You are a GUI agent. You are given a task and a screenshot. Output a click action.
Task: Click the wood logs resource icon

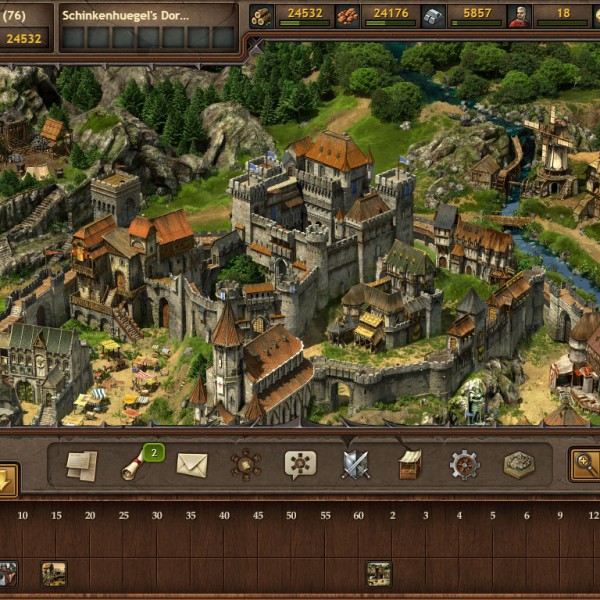click(262, 15)
